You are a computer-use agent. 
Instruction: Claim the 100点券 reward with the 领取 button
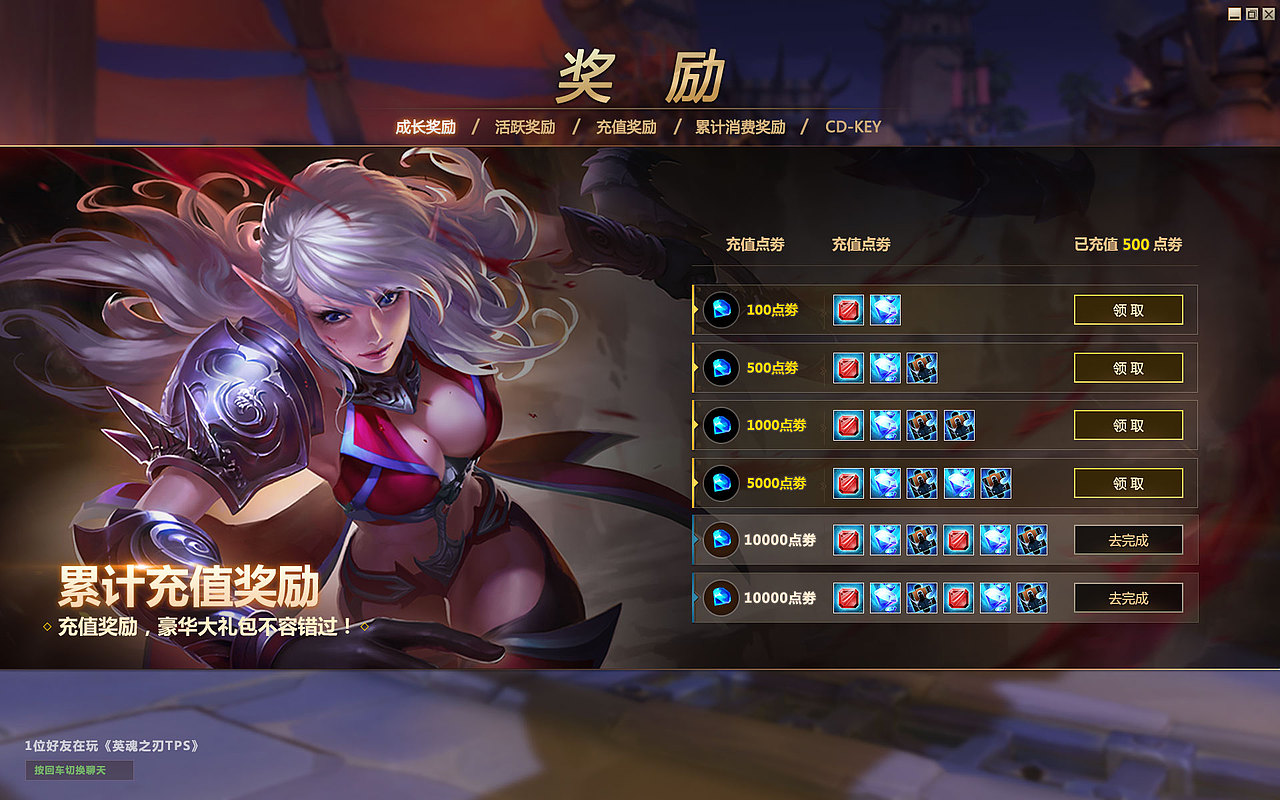point(1128,310)
